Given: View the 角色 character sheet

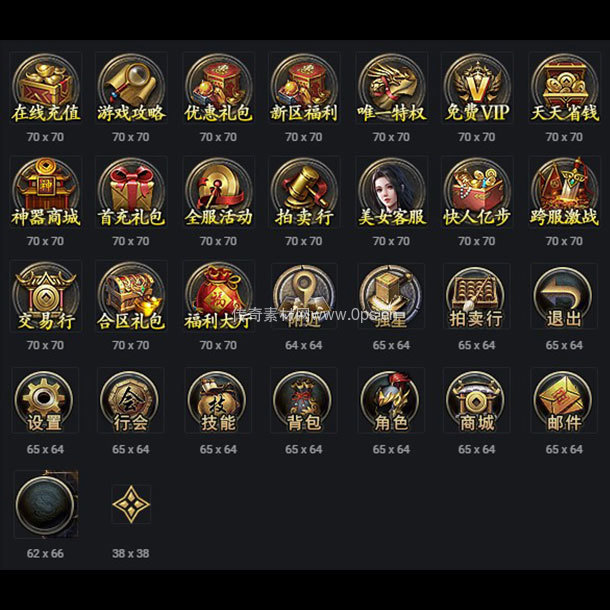Looking at the screenshot, I should (391, 401).
